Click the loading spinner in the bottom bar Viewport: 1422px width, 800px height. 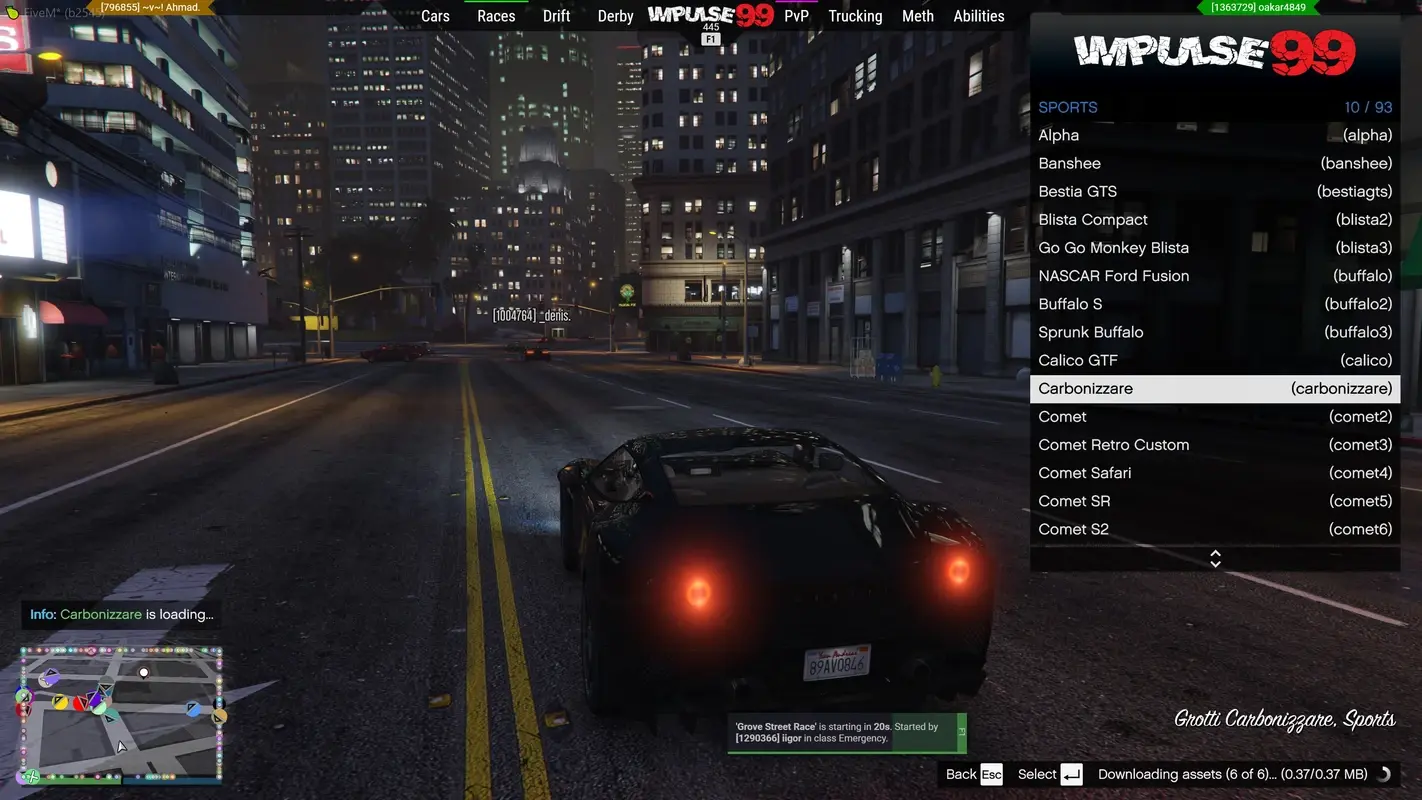tap(1384, 774)
